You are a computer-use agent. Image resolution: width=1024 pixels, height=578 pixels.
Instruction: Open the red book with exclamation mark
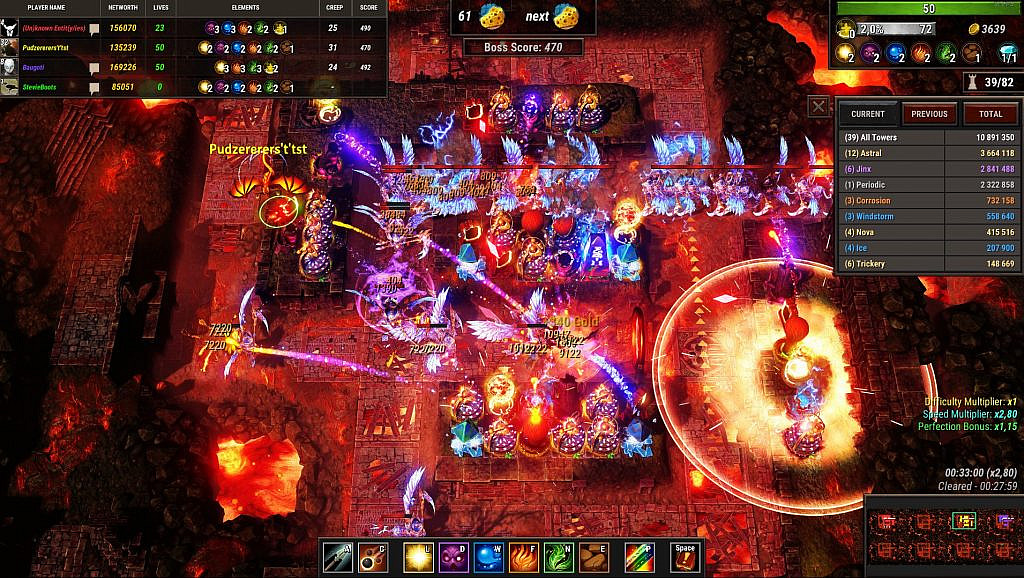[684, 556]
